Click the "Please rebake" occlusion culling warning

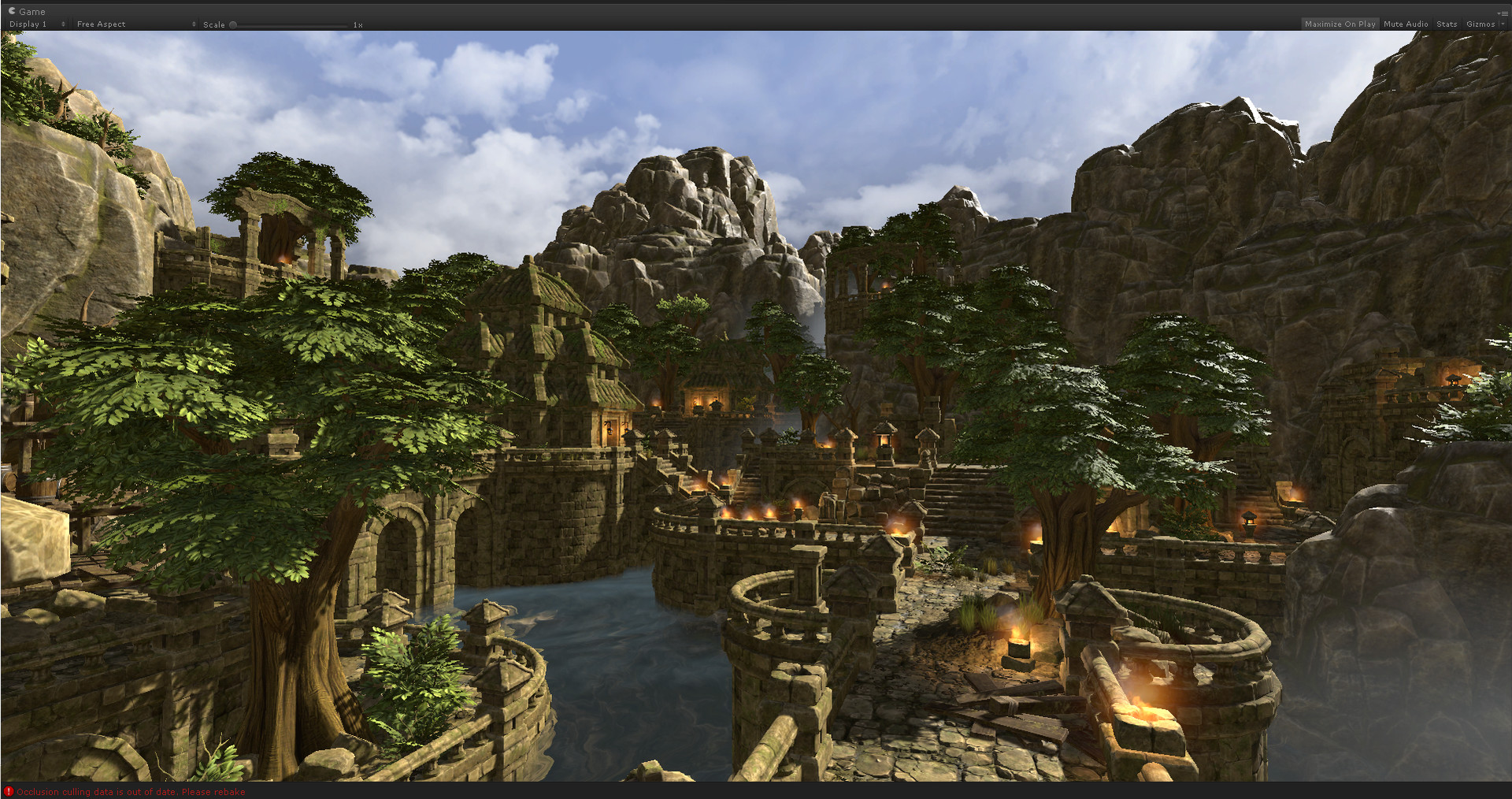coord(213,792)
